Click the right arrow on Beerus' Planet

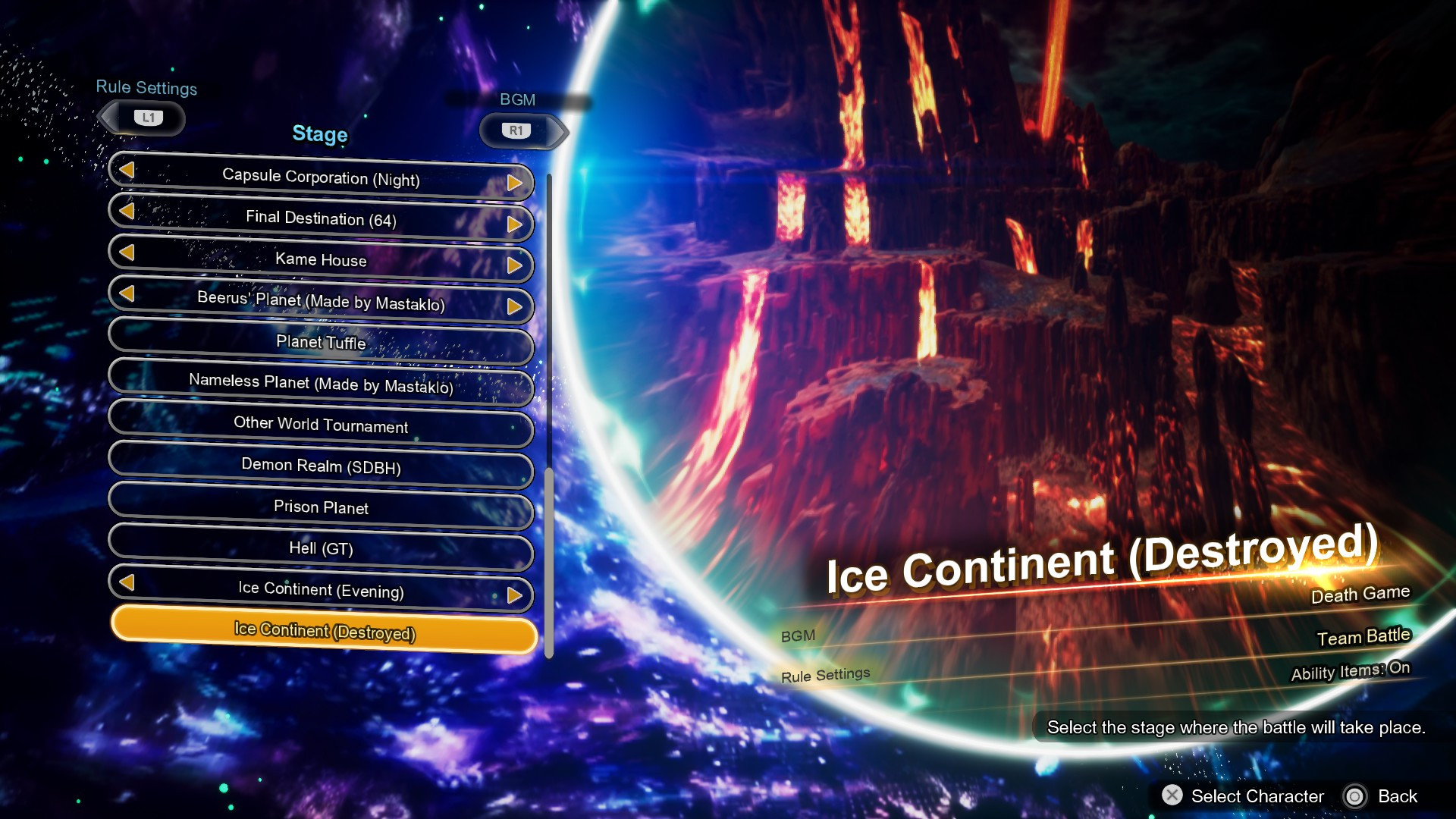click(x=516, y=305)
